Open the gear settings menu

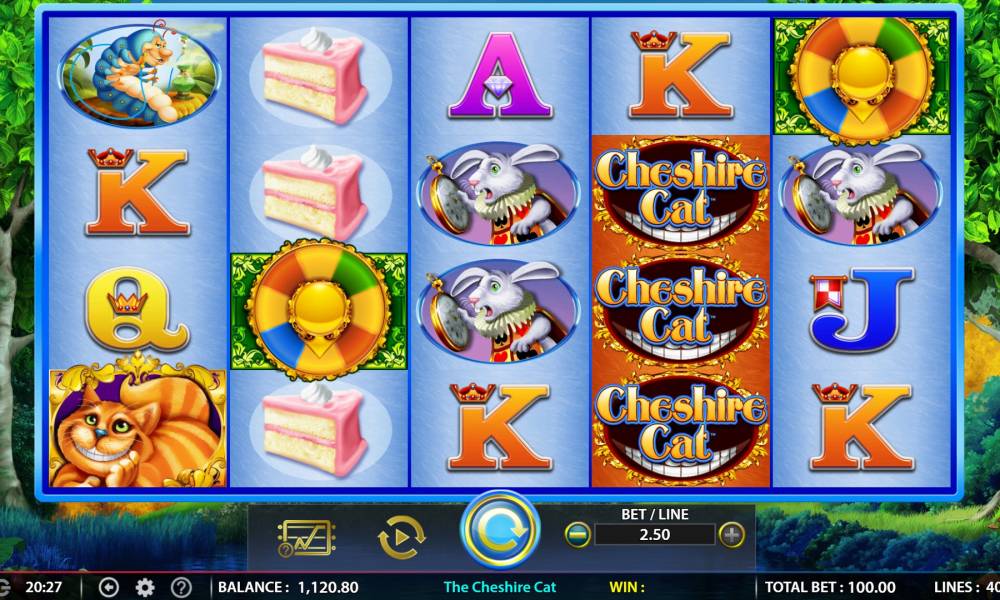pyautogui.click(x=145, y=587)
